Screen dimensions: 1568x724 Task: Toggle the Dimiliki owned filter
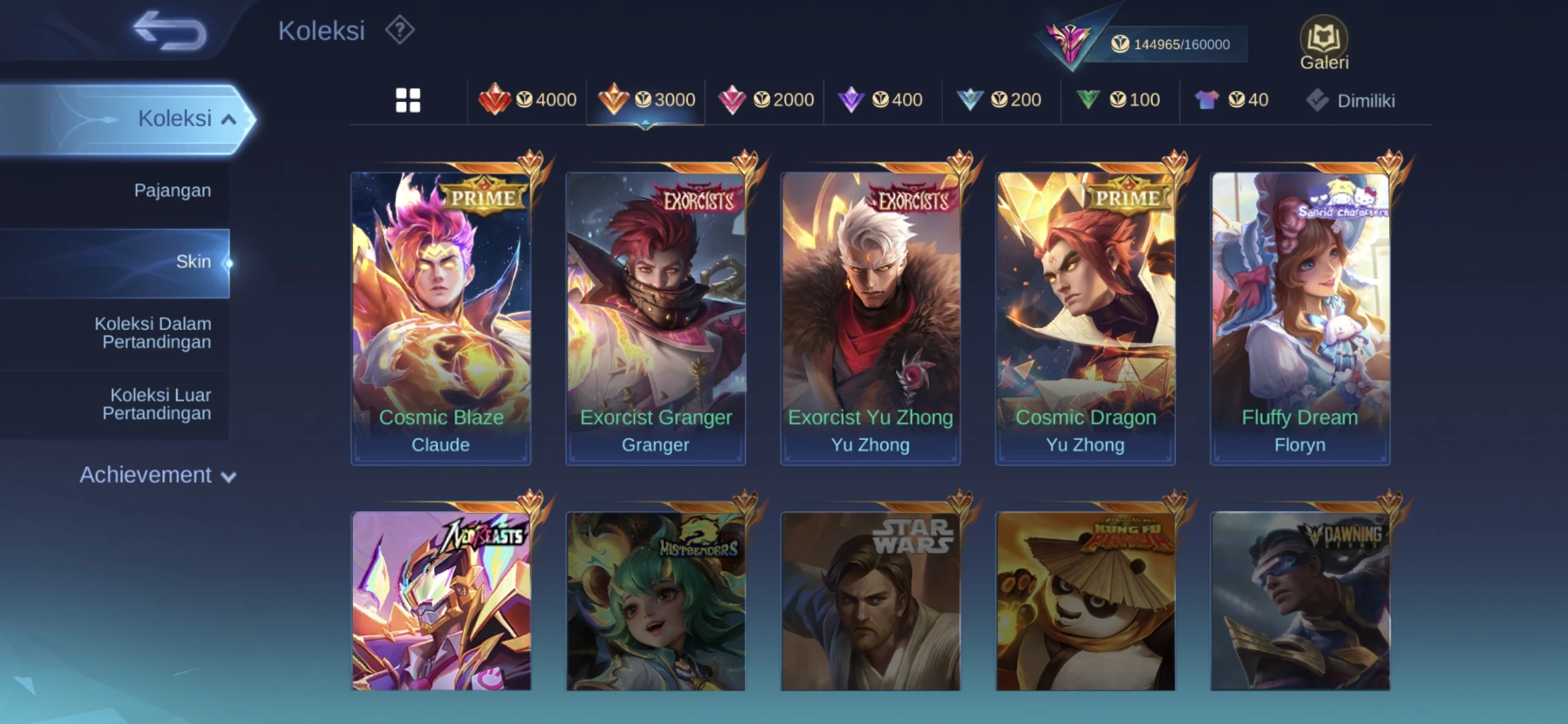click(x=1351, y=101)
